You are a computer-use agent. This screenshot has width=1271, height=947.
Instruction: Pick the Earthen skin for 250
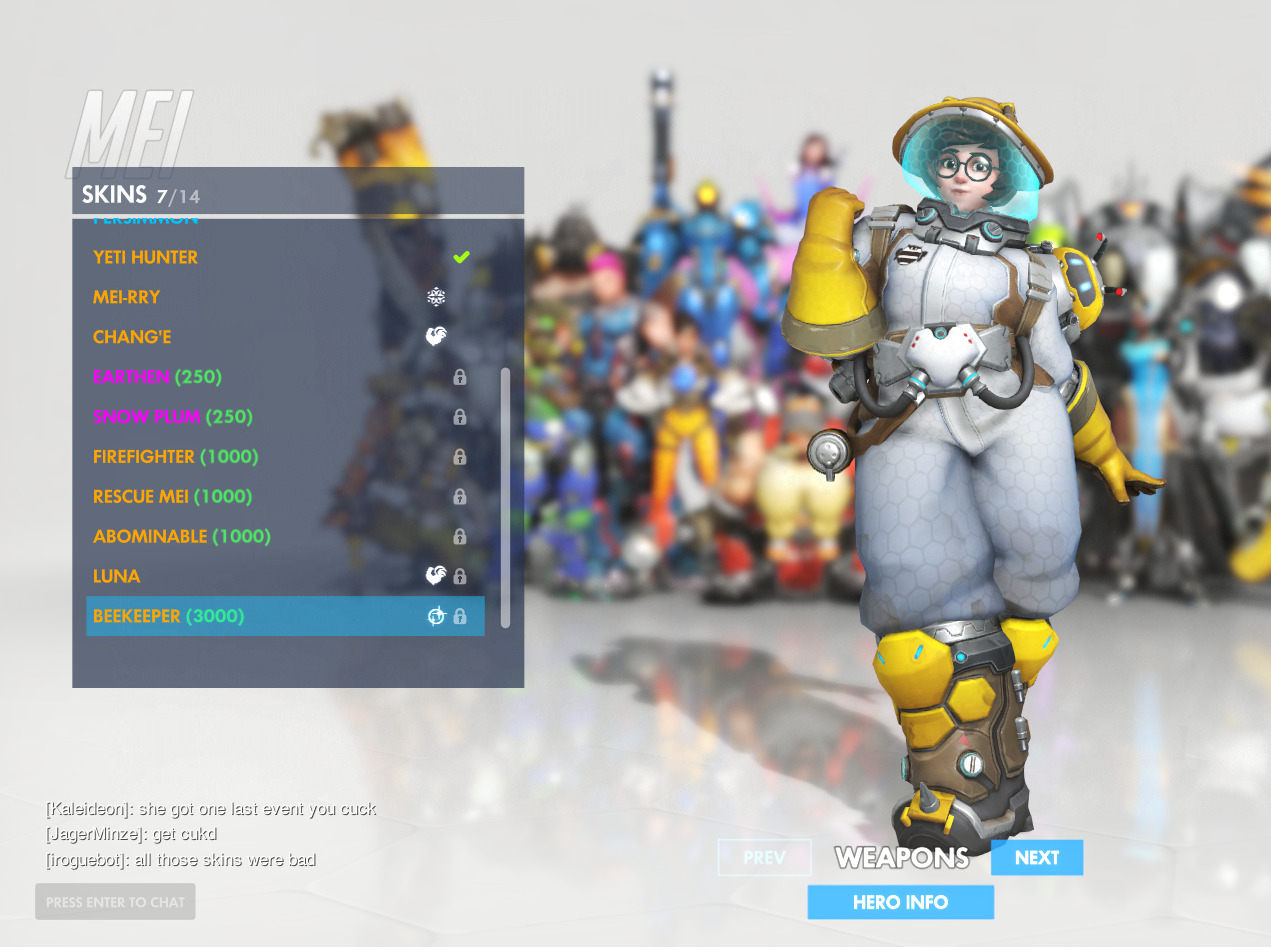pyautogui.click(x=157, y=377)
